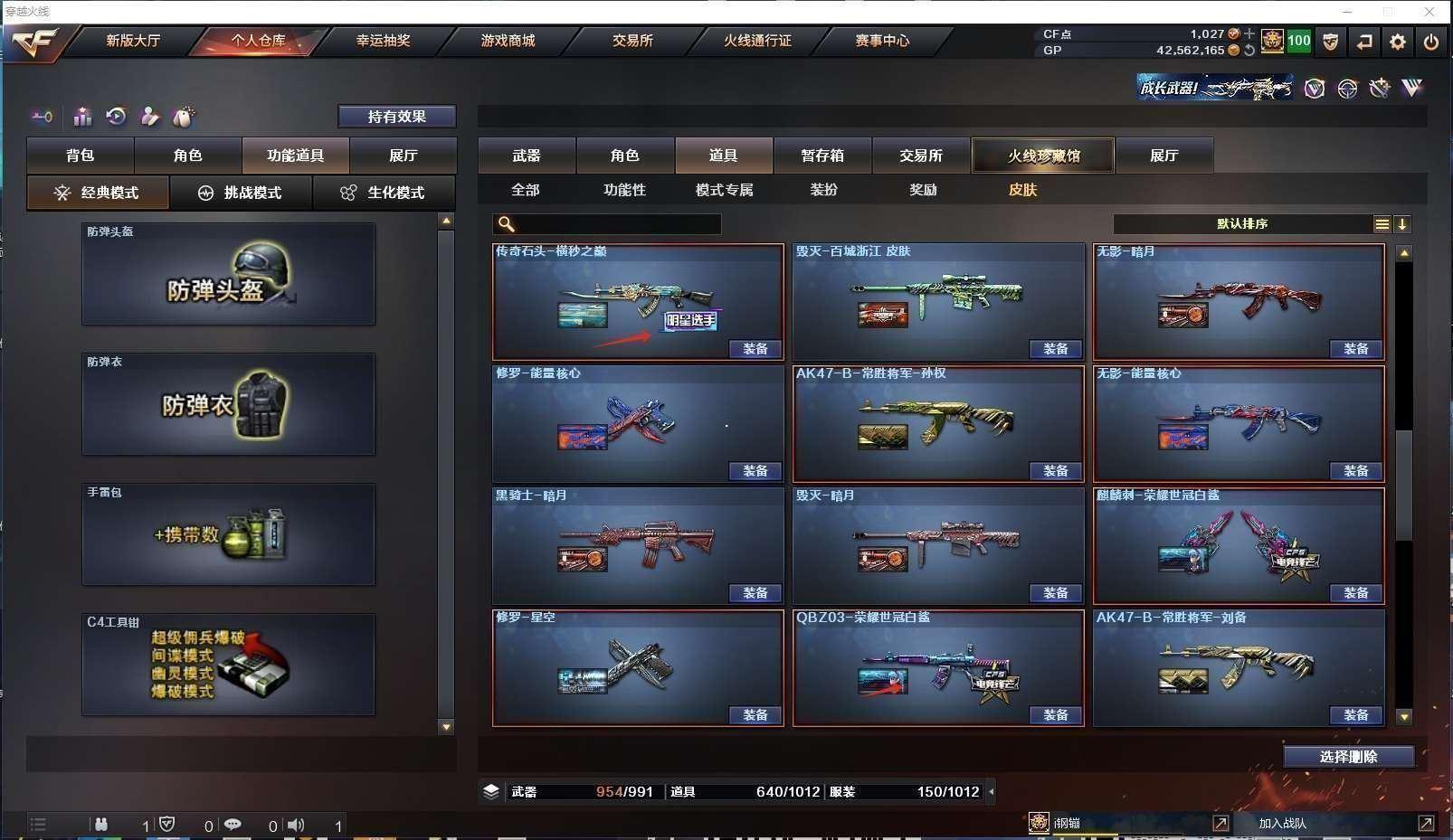The width and height of the screenshot is (1453, 840).
Task: Go to the 幸运抽奖 lucky draw page
Action: [x=383, y=41]
